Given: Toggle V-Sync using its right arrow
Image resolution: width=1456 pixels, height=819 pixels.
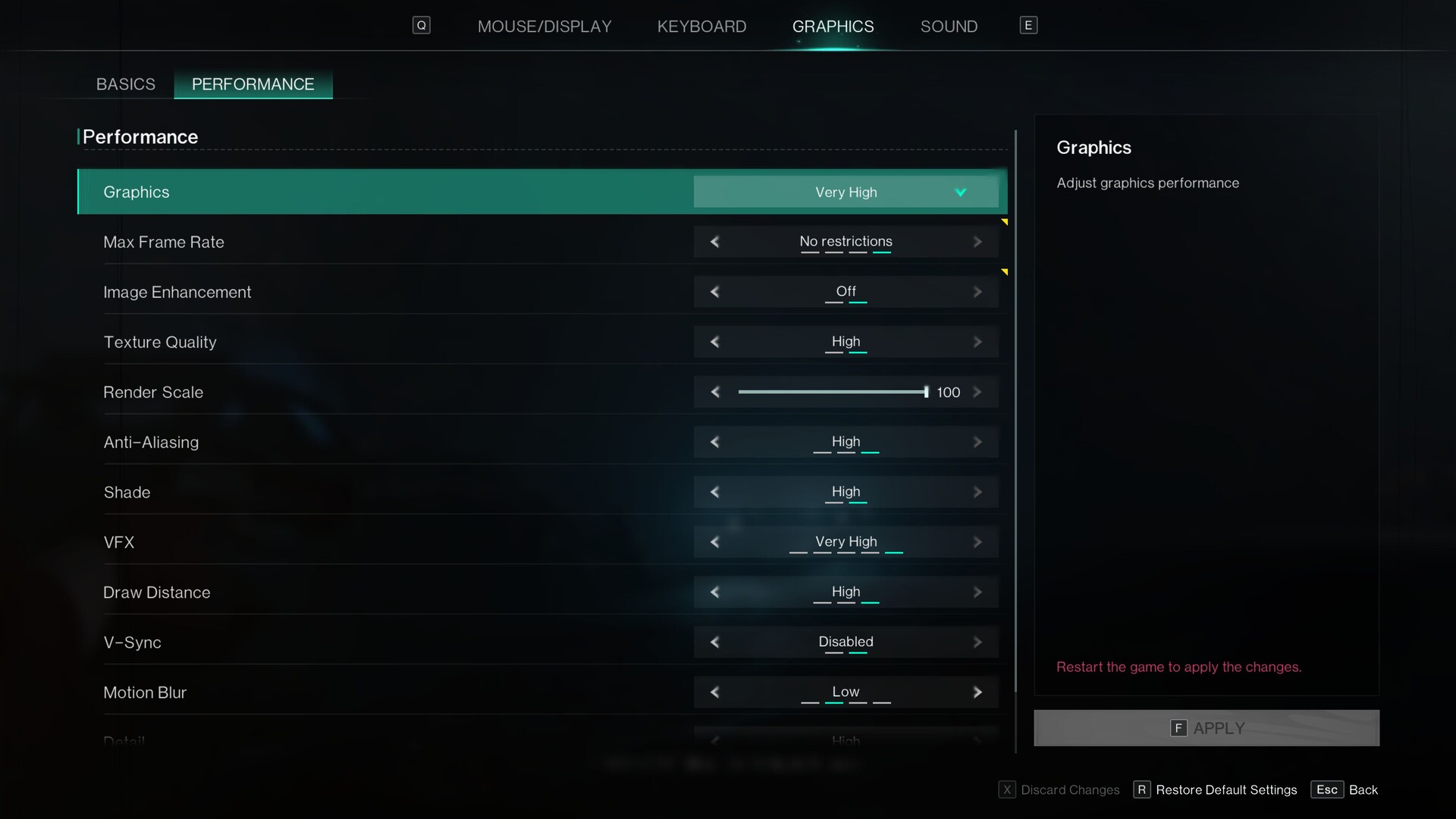Looking at the screenshot, I should 977,642.
